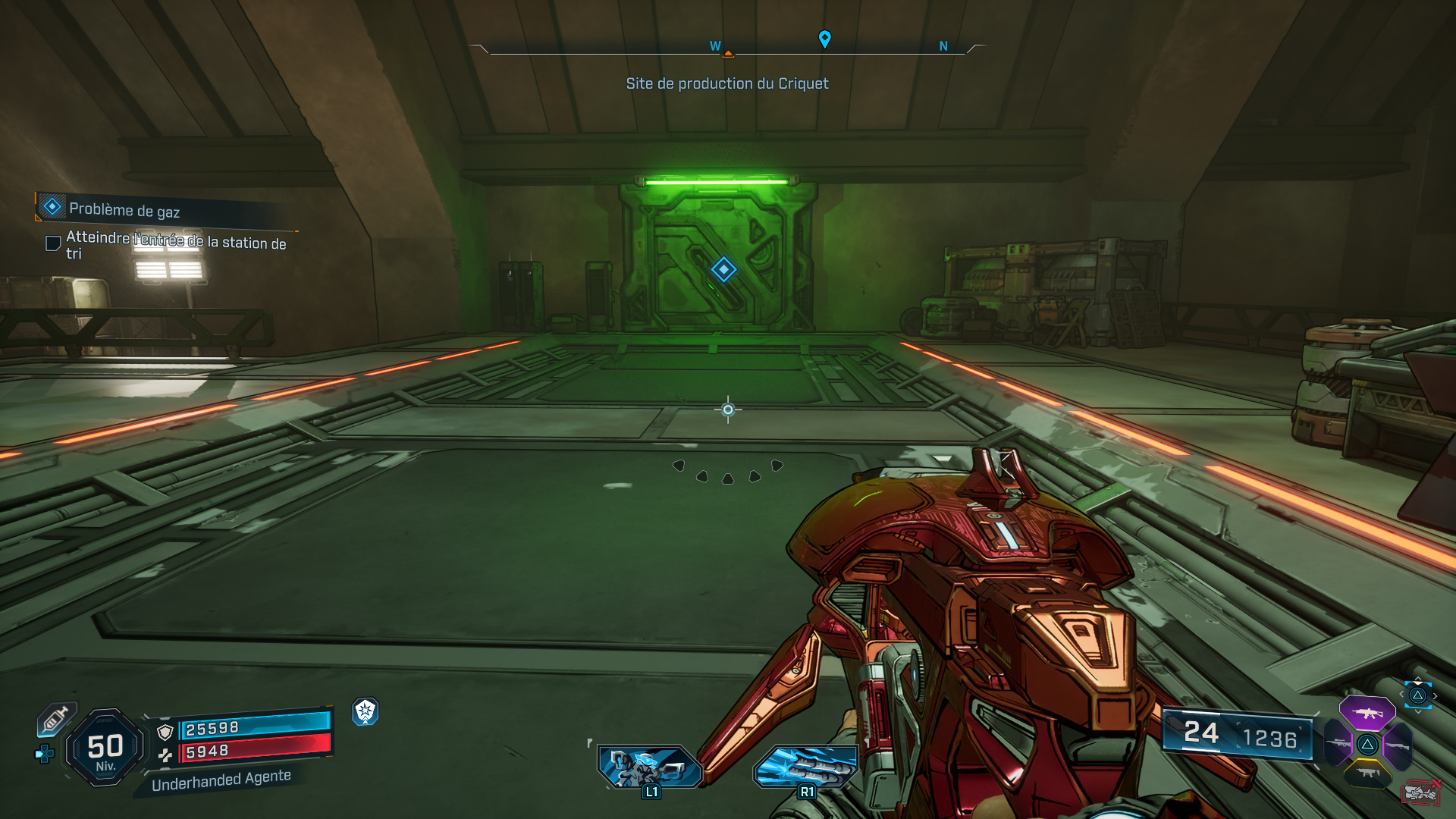The width and height of the screenshot is (1456, 819).
Task: Select the shotgun on the weapon wheel
Action: click(x=1397, y=745)
